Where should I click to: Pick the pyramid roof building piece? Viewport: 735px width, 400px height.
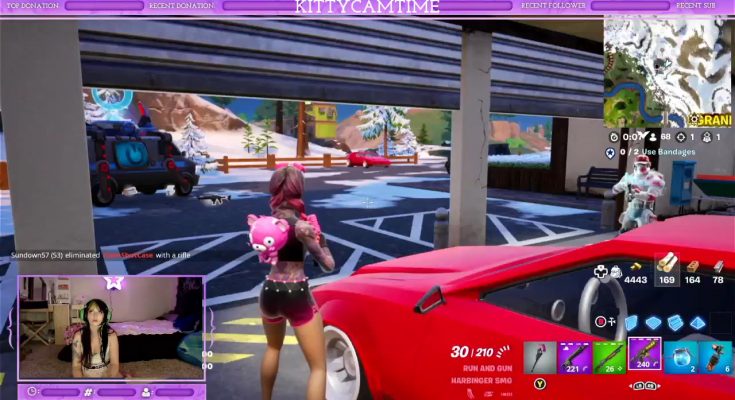click(x=697, y=322)
